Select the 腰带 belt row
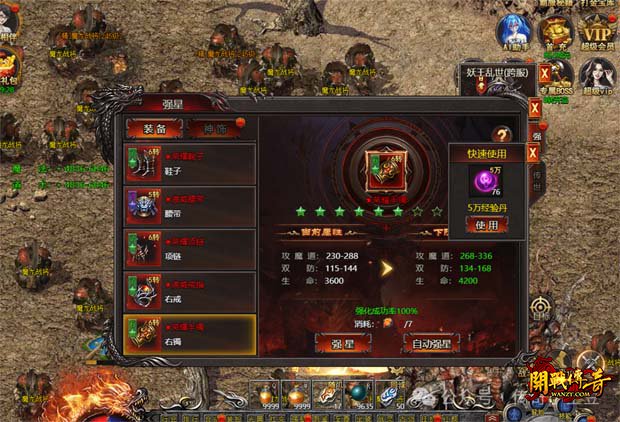Screen dimensions: 620x422 point(190,206)
